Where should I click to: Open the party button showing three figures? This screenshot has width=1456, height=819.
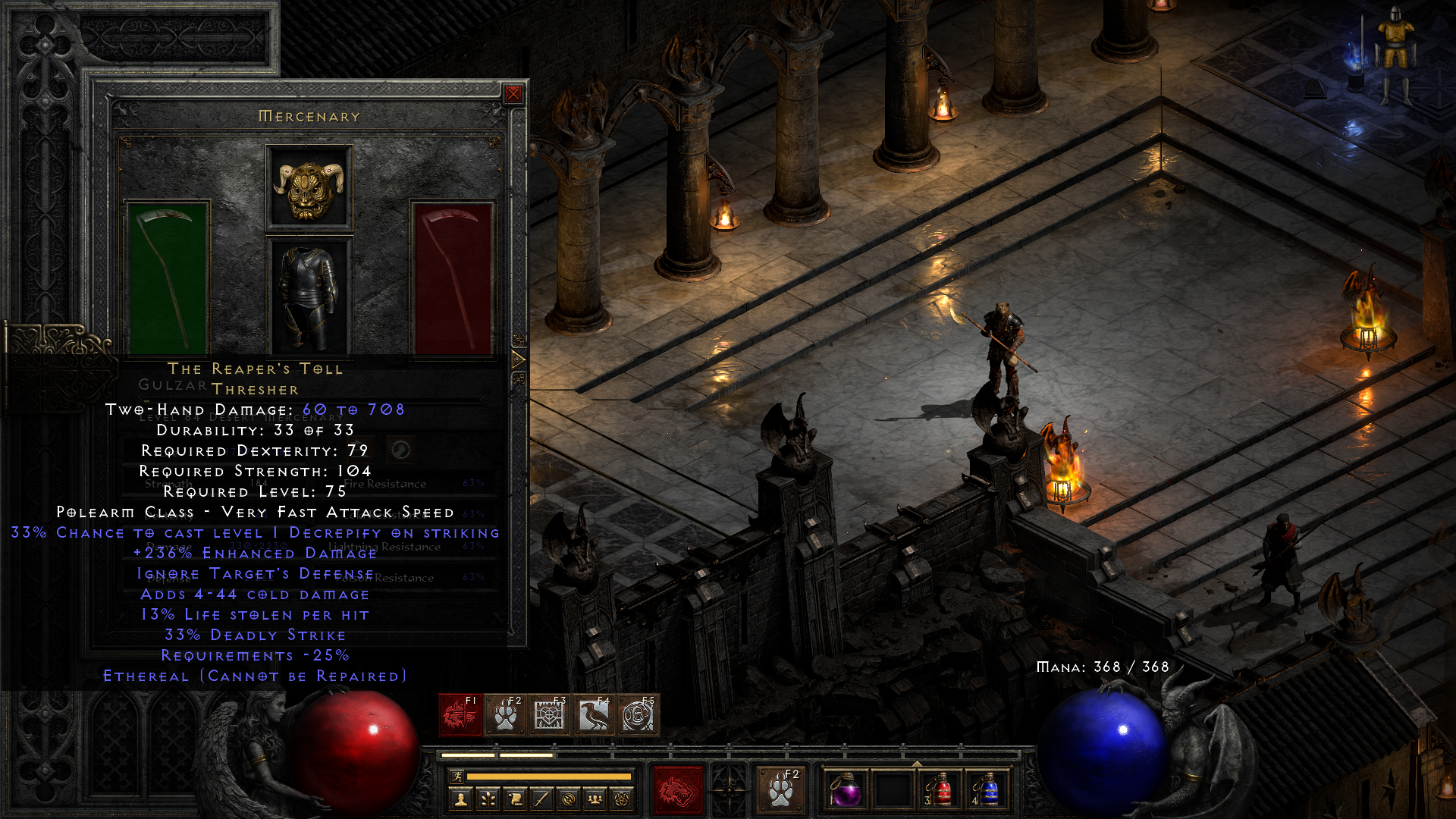[595, 799]
